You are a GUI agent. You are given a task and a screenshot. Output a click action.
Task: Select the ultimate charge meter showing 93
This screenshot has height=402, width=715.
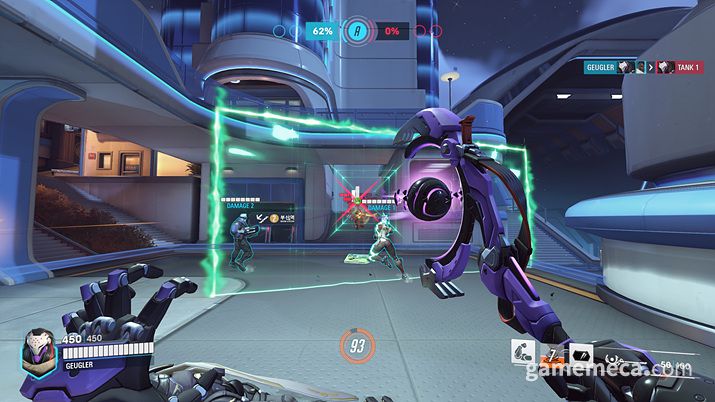(x=357, y=346)
